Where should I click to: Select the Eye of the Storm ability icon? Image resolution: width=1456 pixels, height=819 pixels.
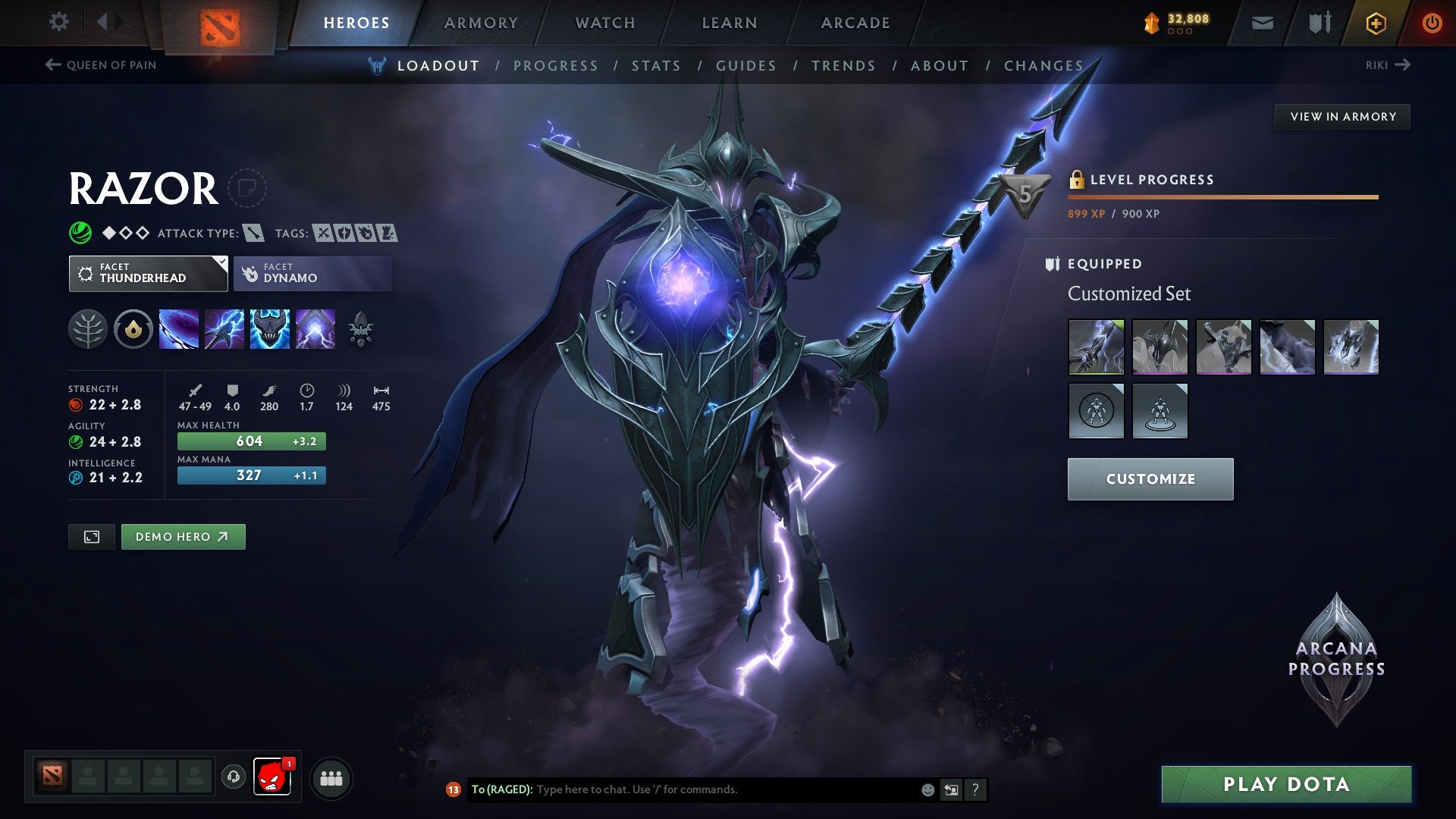[x=315, y=329]
